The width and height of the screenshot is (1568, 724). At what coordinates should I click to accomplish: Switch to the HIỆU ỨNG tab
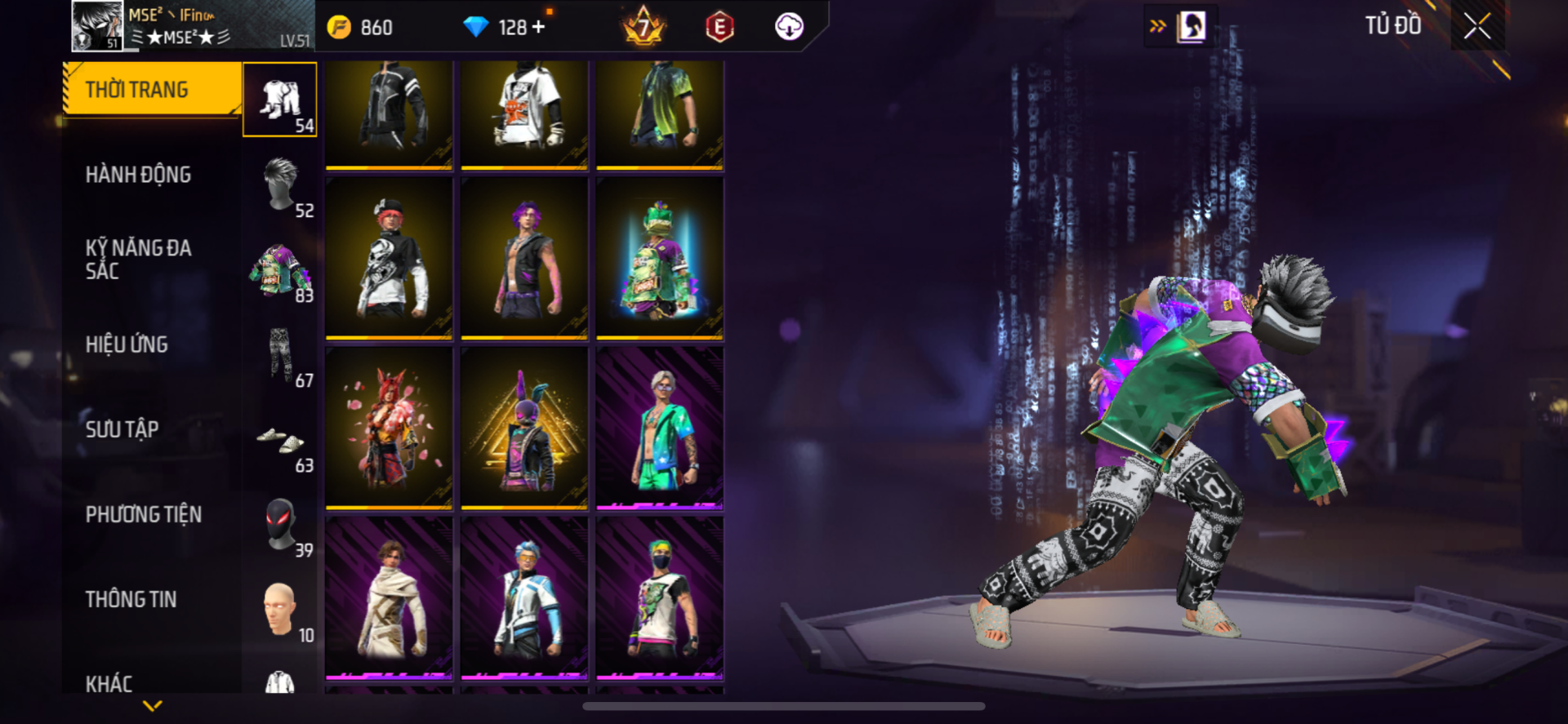coord(127,344)
